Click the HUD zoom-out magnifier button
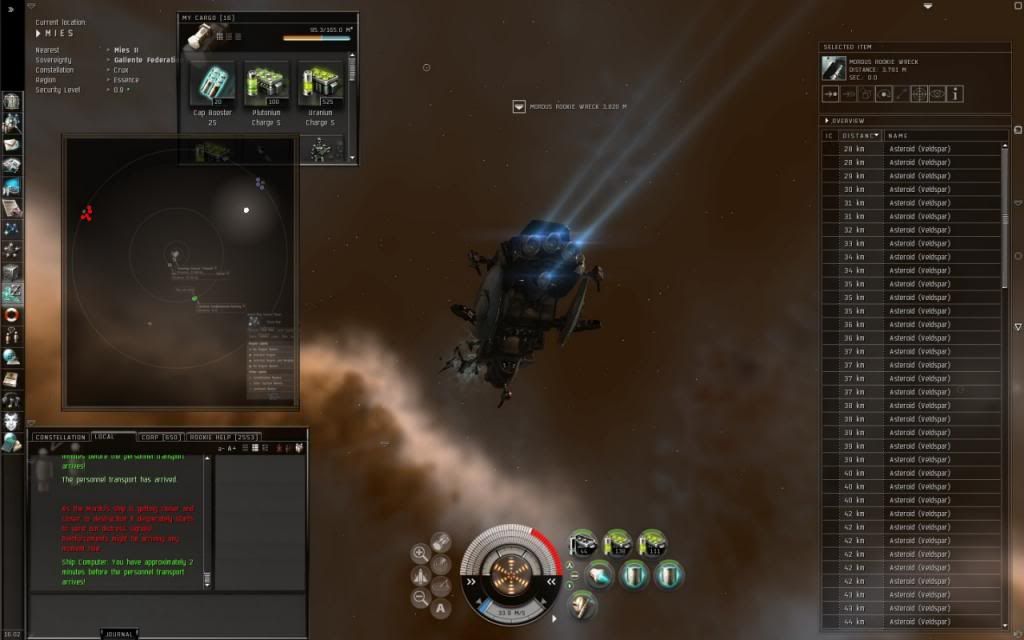Viewport: 1024px width, 640px height. click(420, 597)
